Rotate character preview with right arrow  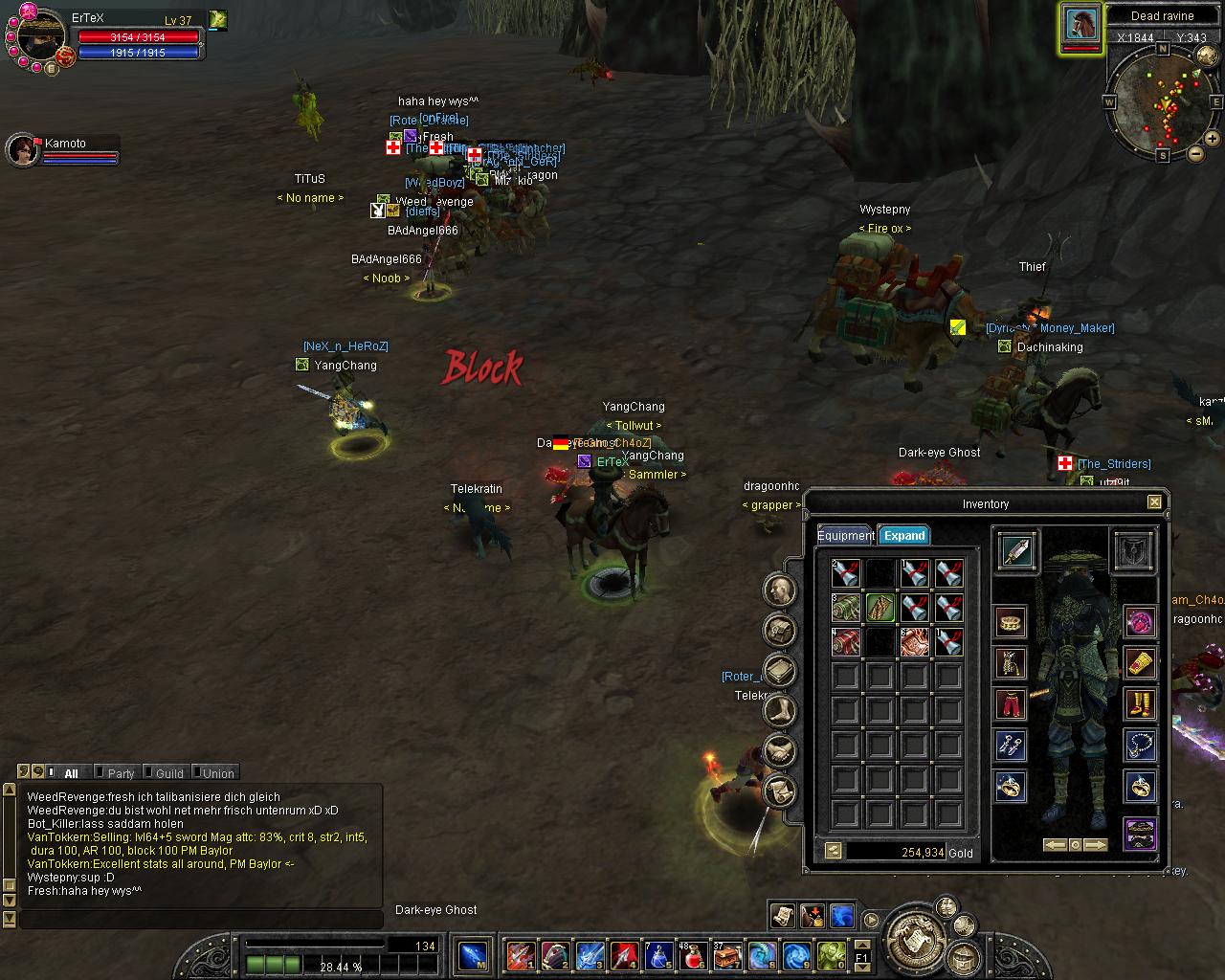pyautogui.click(x=1095, y=845)
